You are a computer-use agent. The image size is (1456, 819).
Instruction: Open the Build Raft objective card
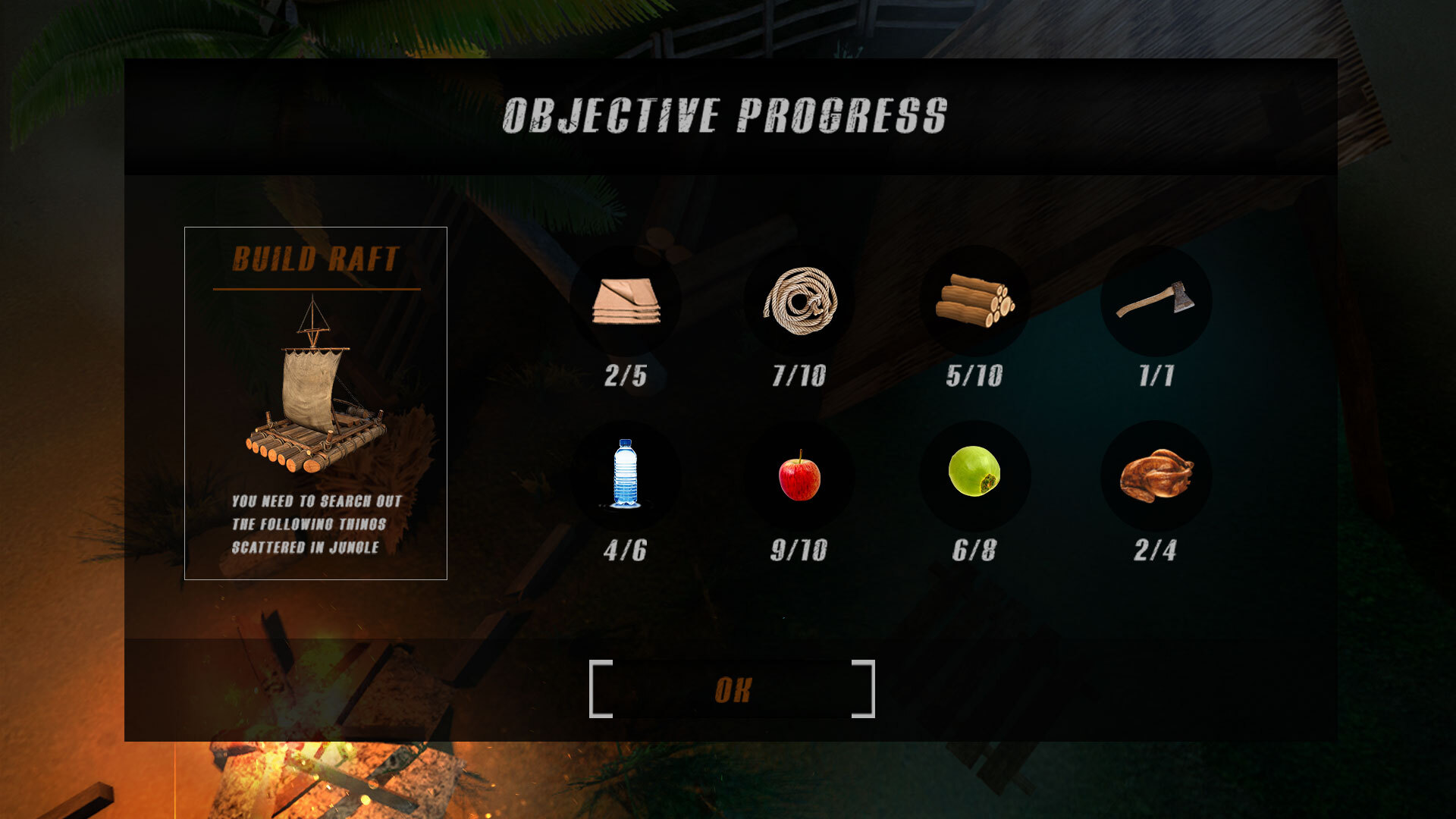315,403
